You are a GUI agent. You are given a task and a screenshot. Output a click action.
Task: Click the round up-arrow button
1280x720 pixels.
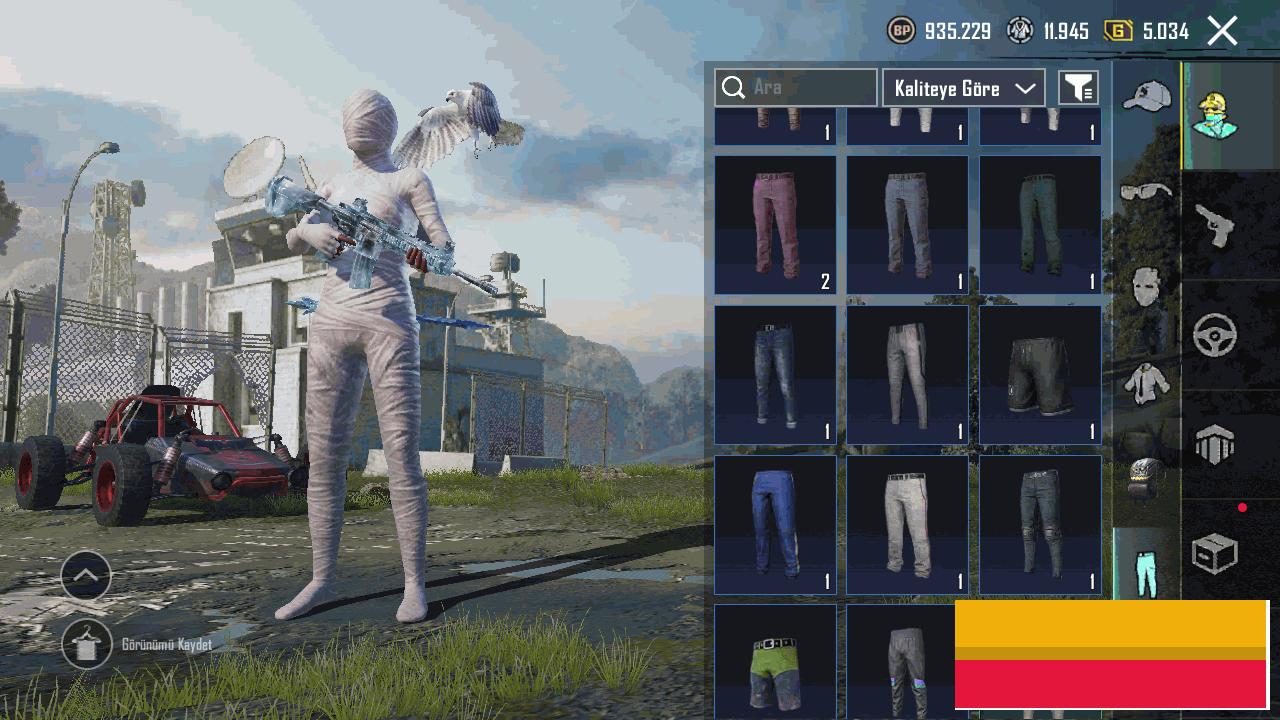pyautogui.click(x=86, y=575)
